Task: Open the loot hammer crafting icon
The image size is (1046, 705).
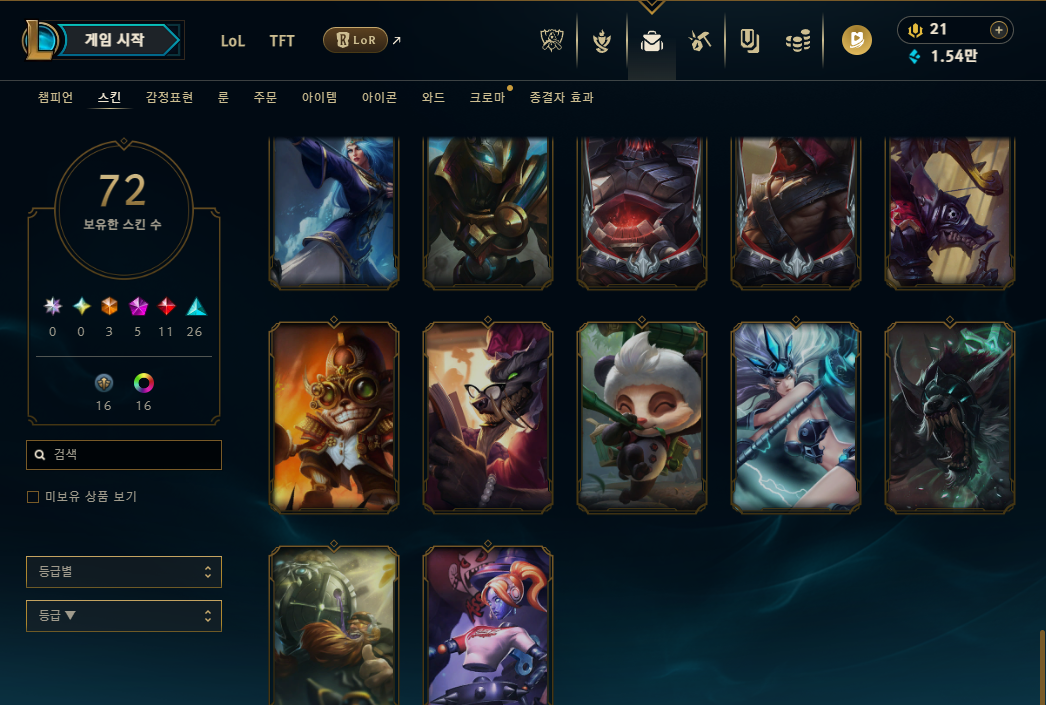Action: tap(699, 41)
